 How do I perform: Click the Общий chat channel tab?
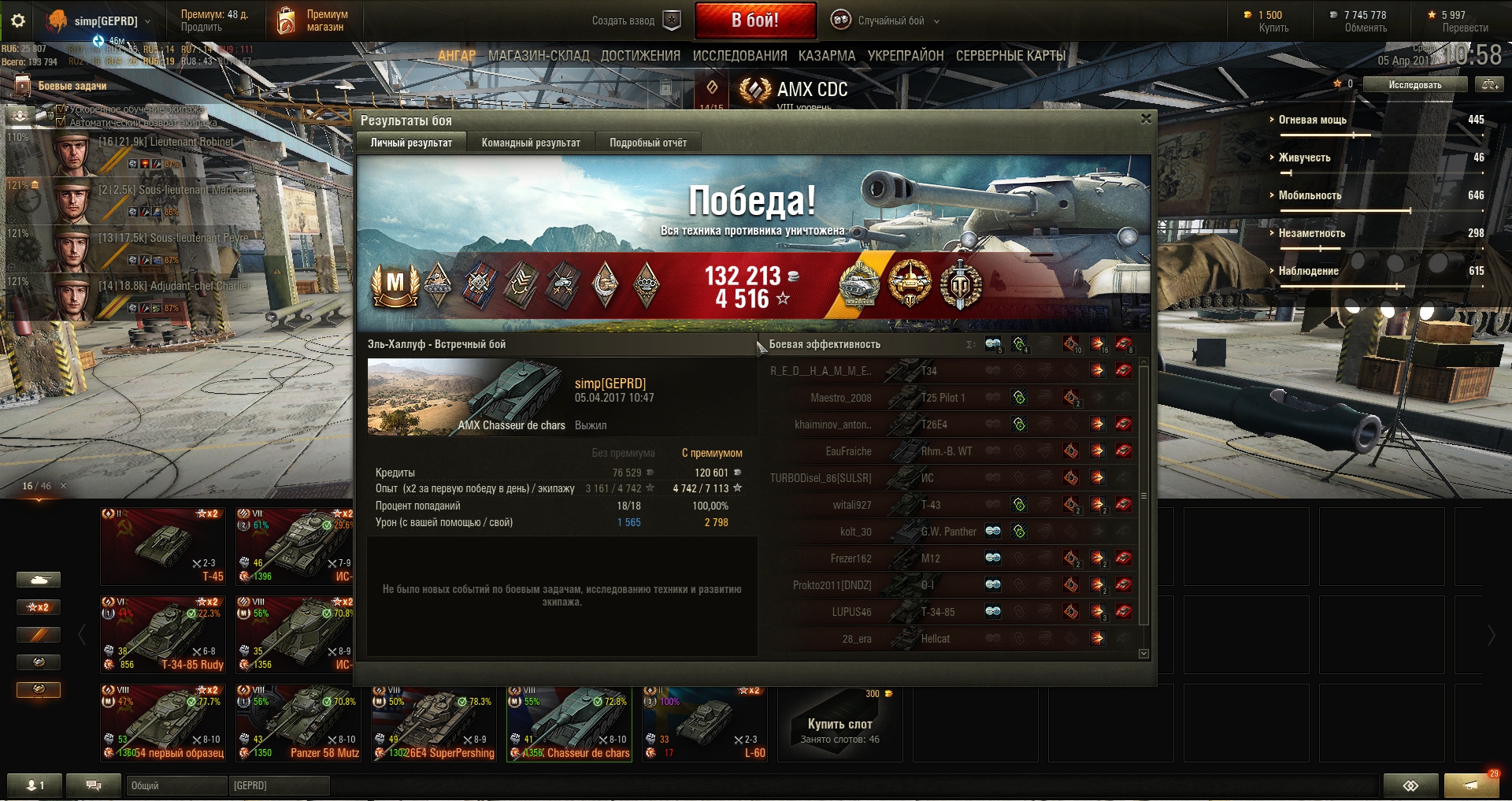[176, 785]
